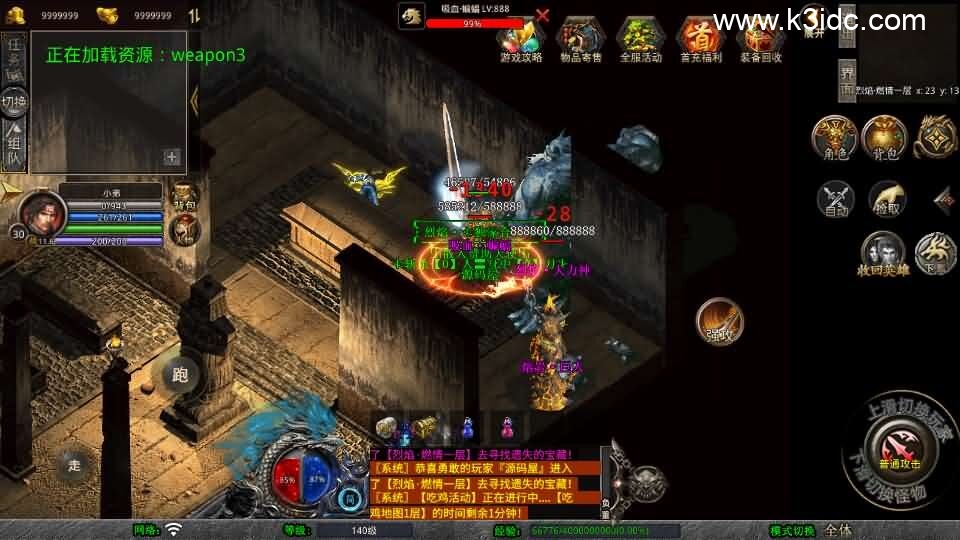The image size is (960, 540).
Task: Open the 装备回收 equipment recycling
Action: (760, 40)
